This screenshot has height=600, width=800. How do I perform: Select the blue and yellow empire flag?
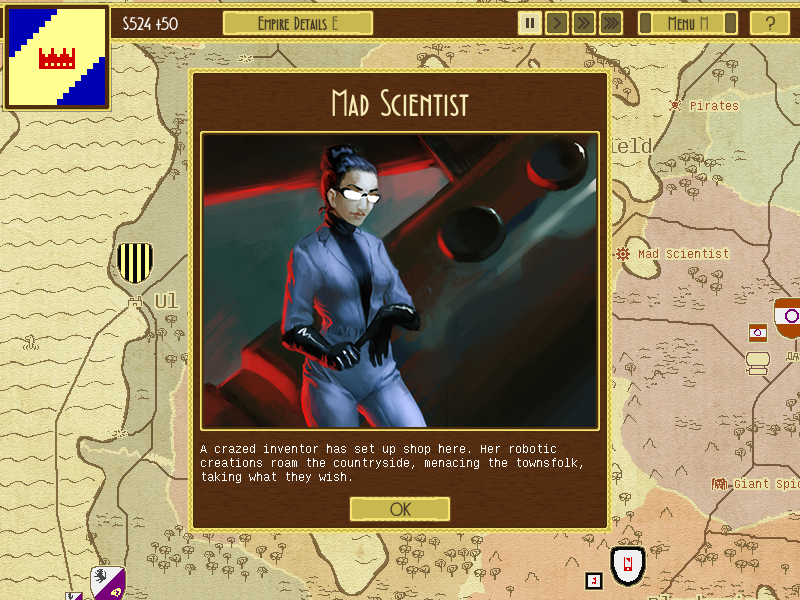[57, 57]
